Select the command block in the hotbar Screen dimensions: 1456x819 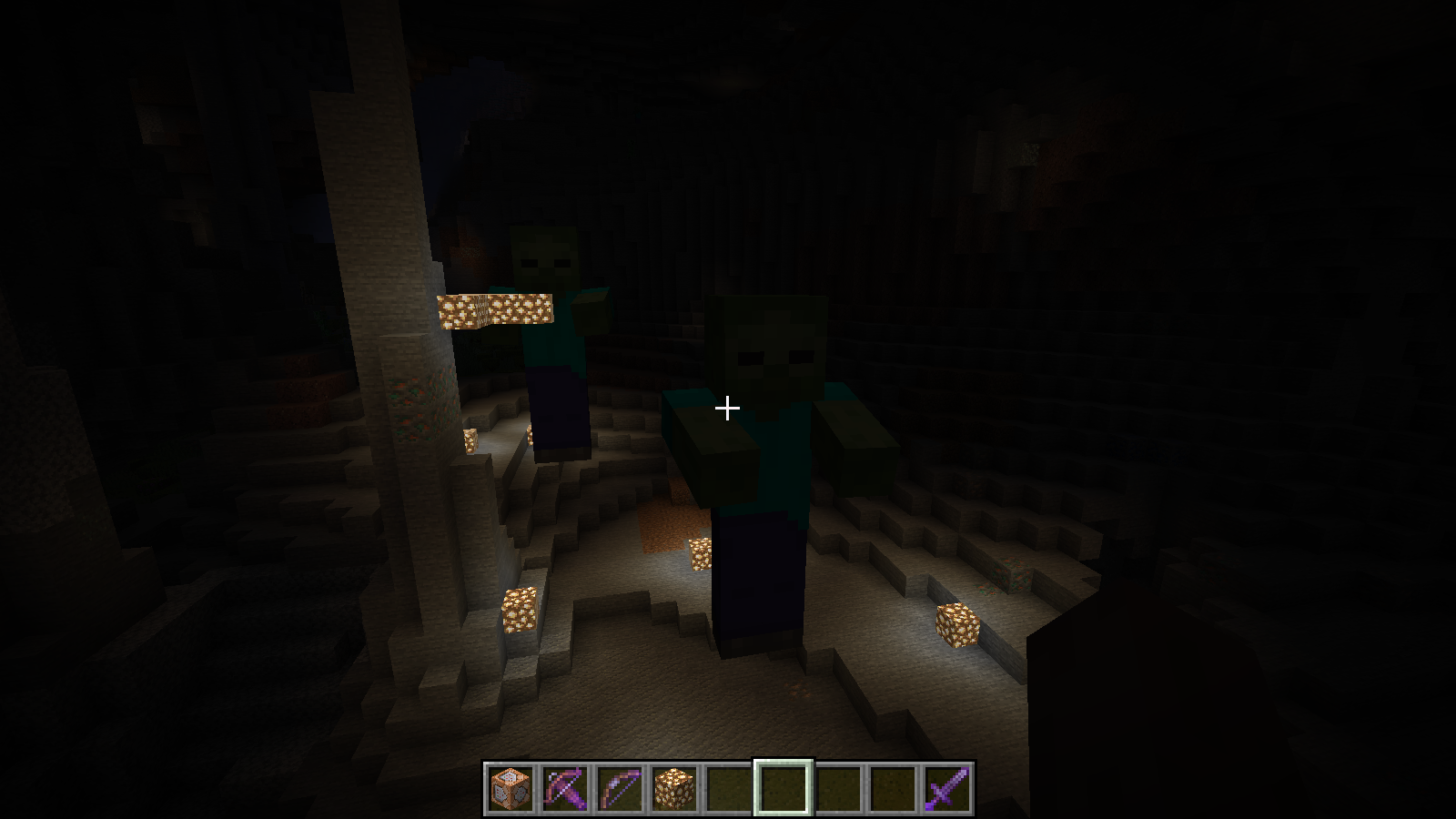pyautogui.click(x=512, y=786)
